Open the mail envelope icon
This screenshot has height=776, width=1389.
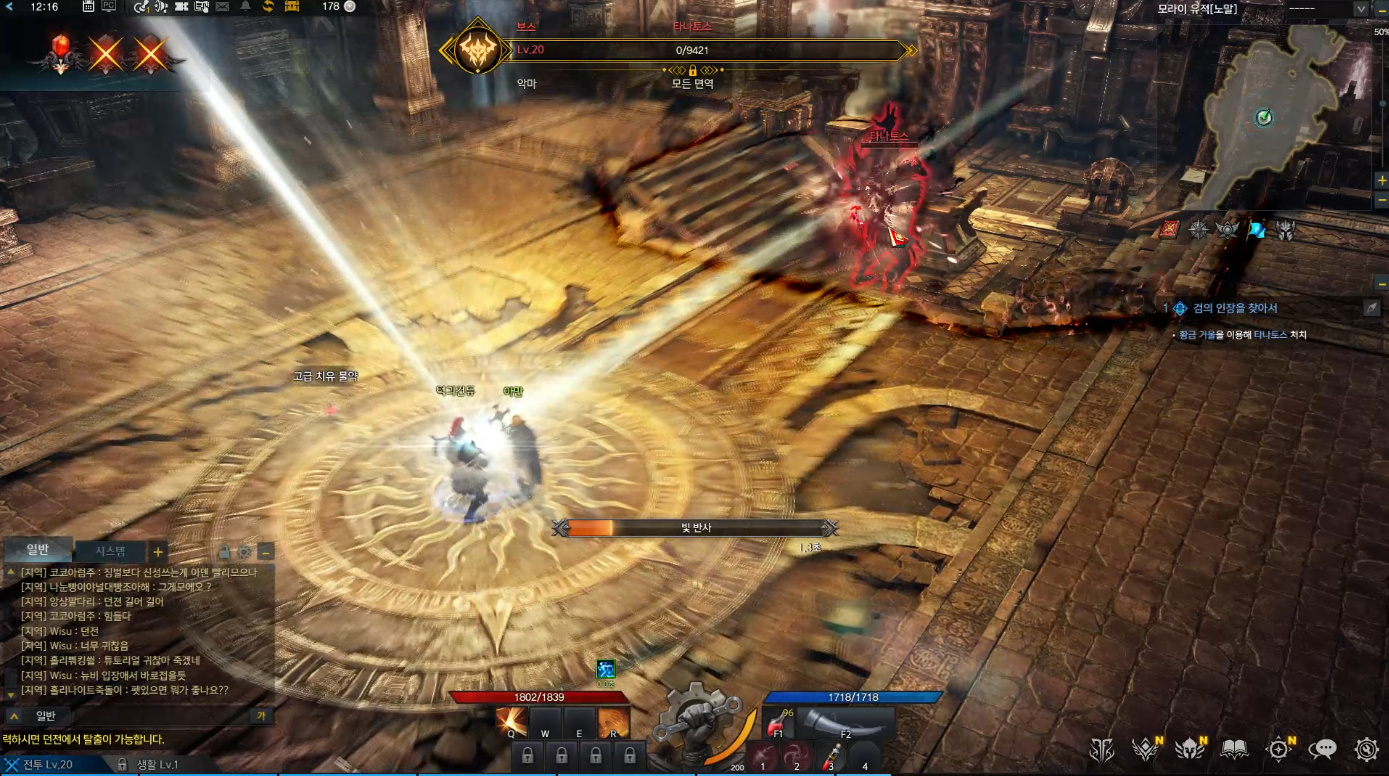click(x=222, y=7)
